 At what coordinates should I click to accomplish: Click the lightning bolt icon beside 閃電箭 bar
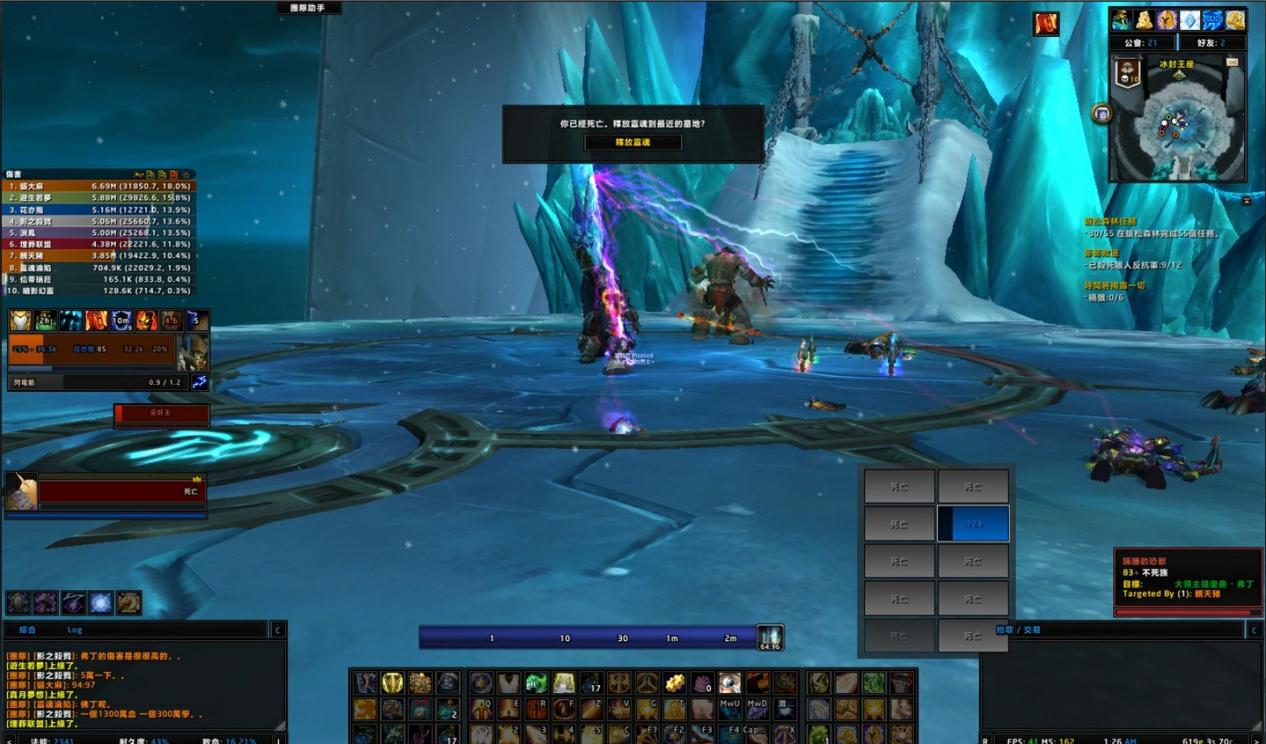tap(199, 382)
